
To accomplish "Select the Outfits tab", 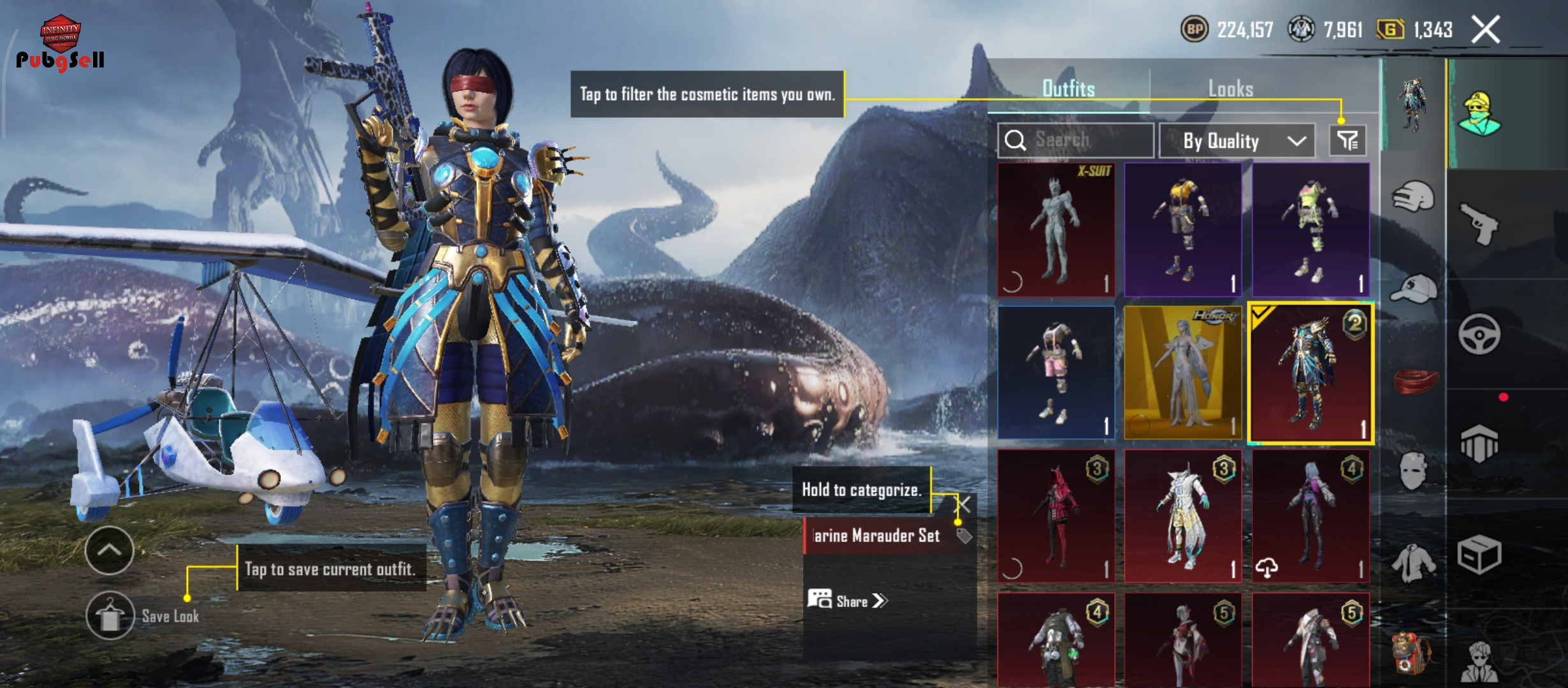I will pos(1068,89).
